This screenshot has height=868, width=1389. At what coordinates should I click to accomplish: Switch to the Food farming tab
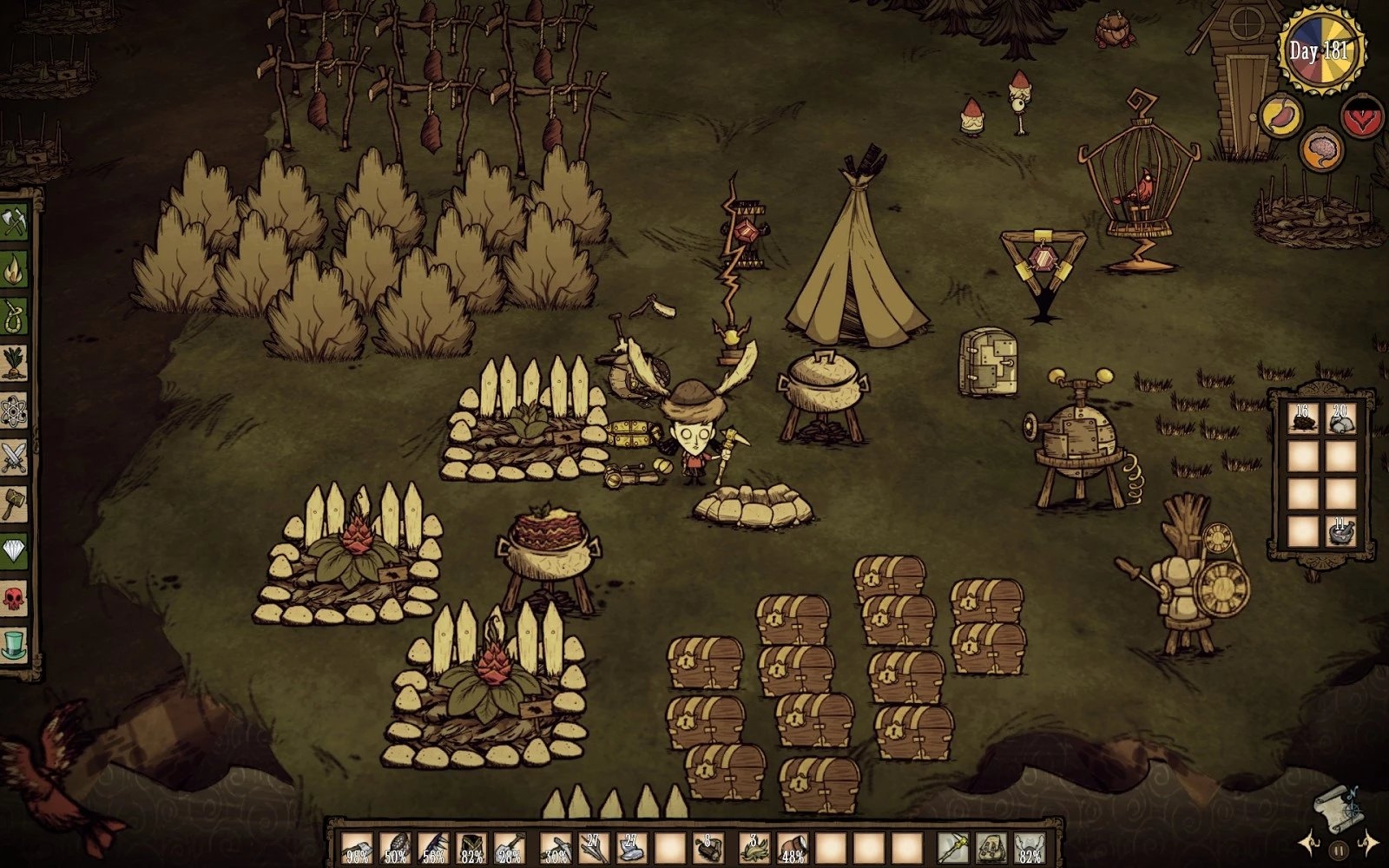click(x=15, y=362)
